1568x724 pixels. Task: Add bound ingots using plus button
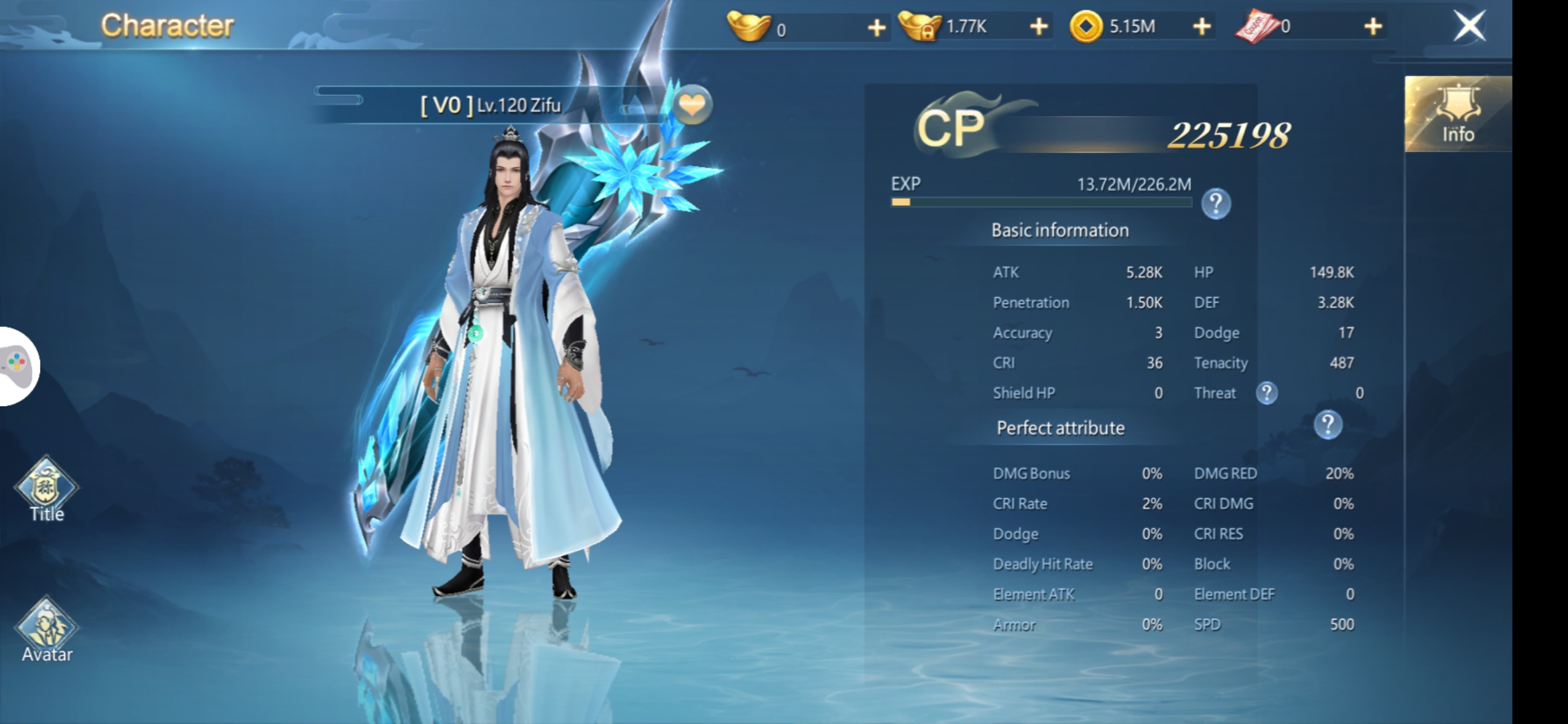point(1038,27)
